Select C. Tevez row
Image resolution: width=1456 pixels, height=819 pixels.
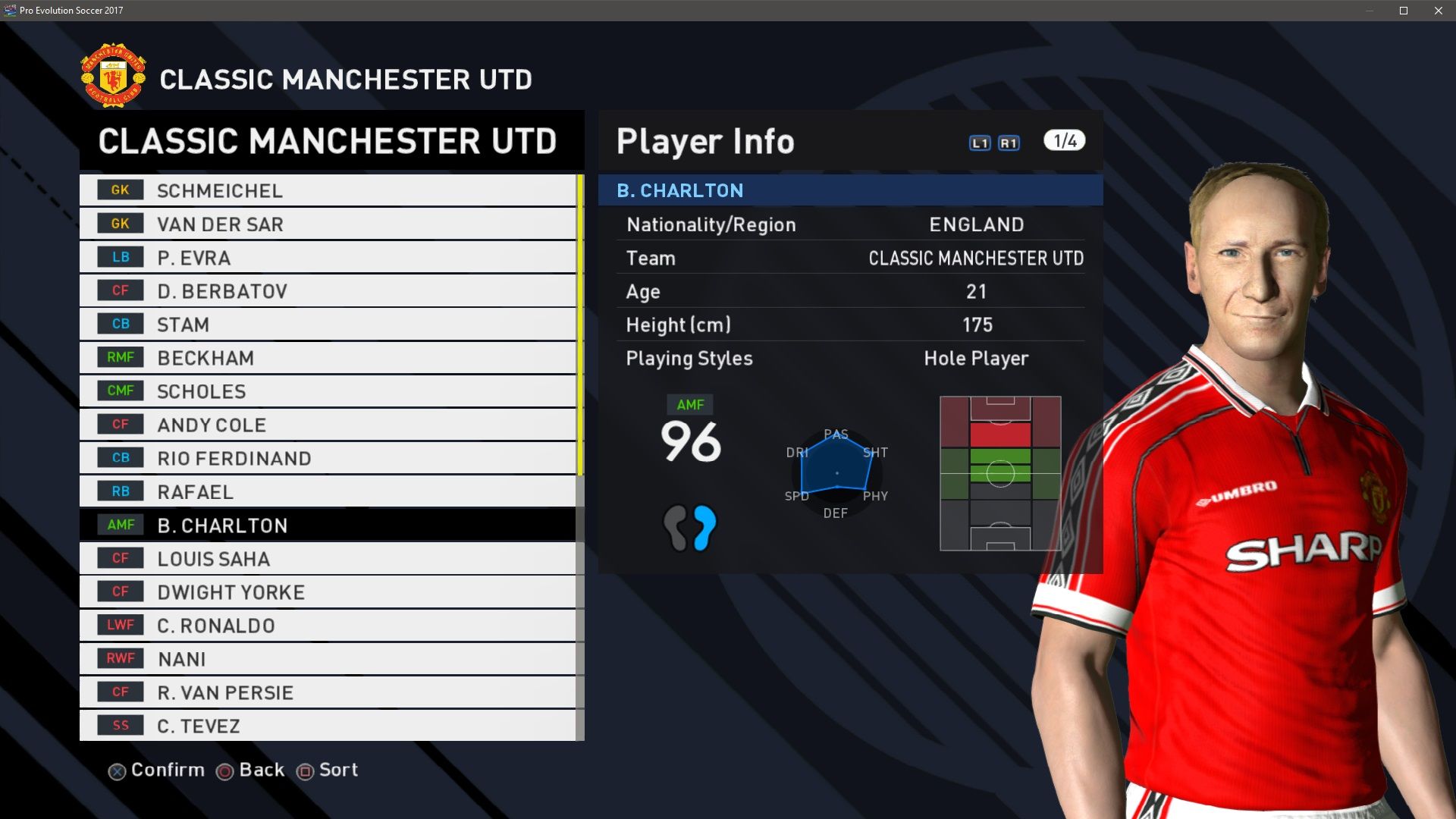[327, 725]
